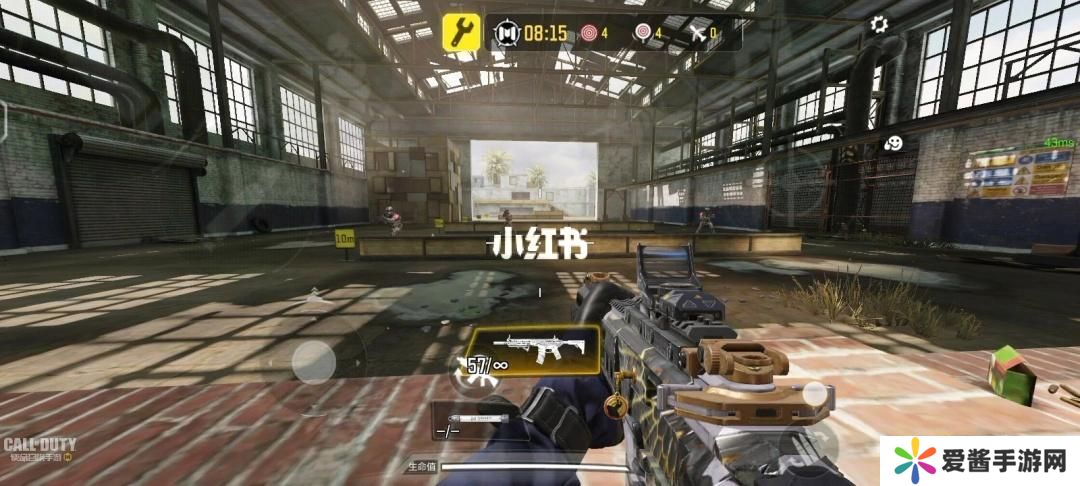The image size is (1080, 486).
Task: Open the yellow wrench tool button
Action: 462,31
